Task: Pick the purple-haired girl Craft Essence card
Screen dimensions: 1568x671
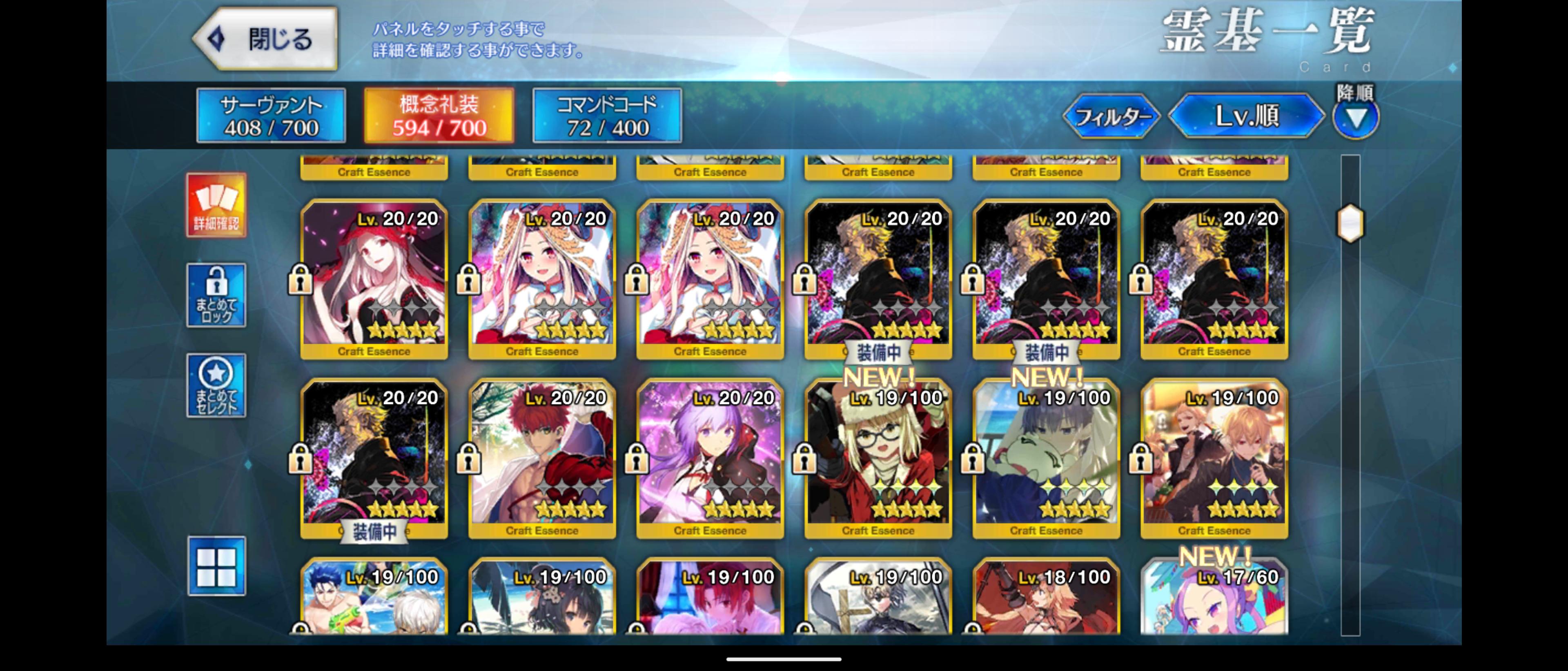Action: pos(710,458)
